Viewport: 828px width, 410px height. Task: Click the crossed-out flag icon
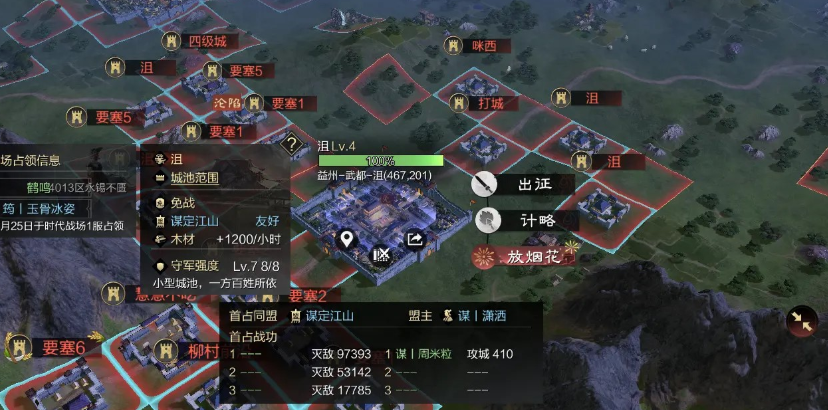tap(381, 255)
